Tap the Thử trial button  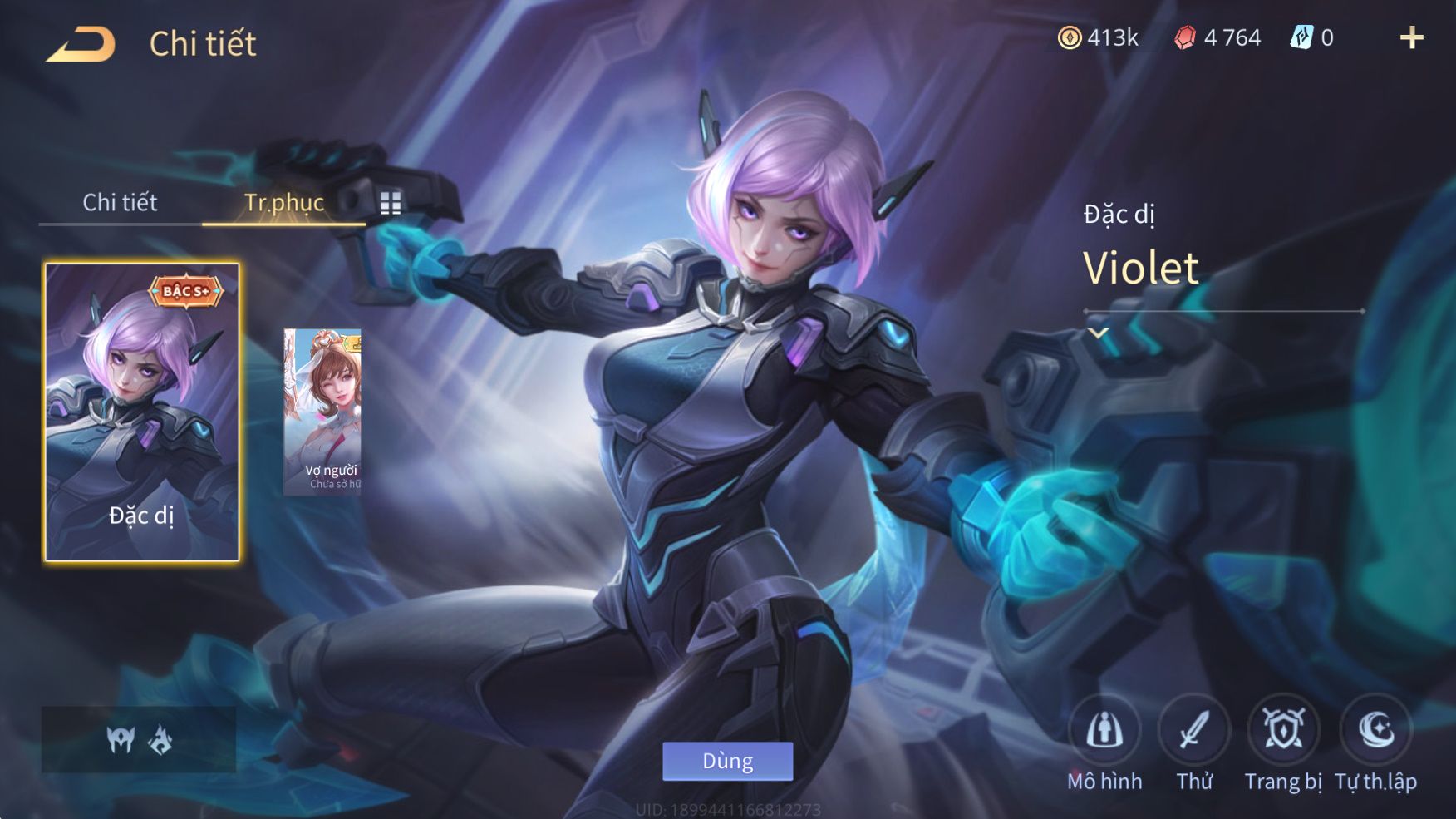[x=1194, y=732]
